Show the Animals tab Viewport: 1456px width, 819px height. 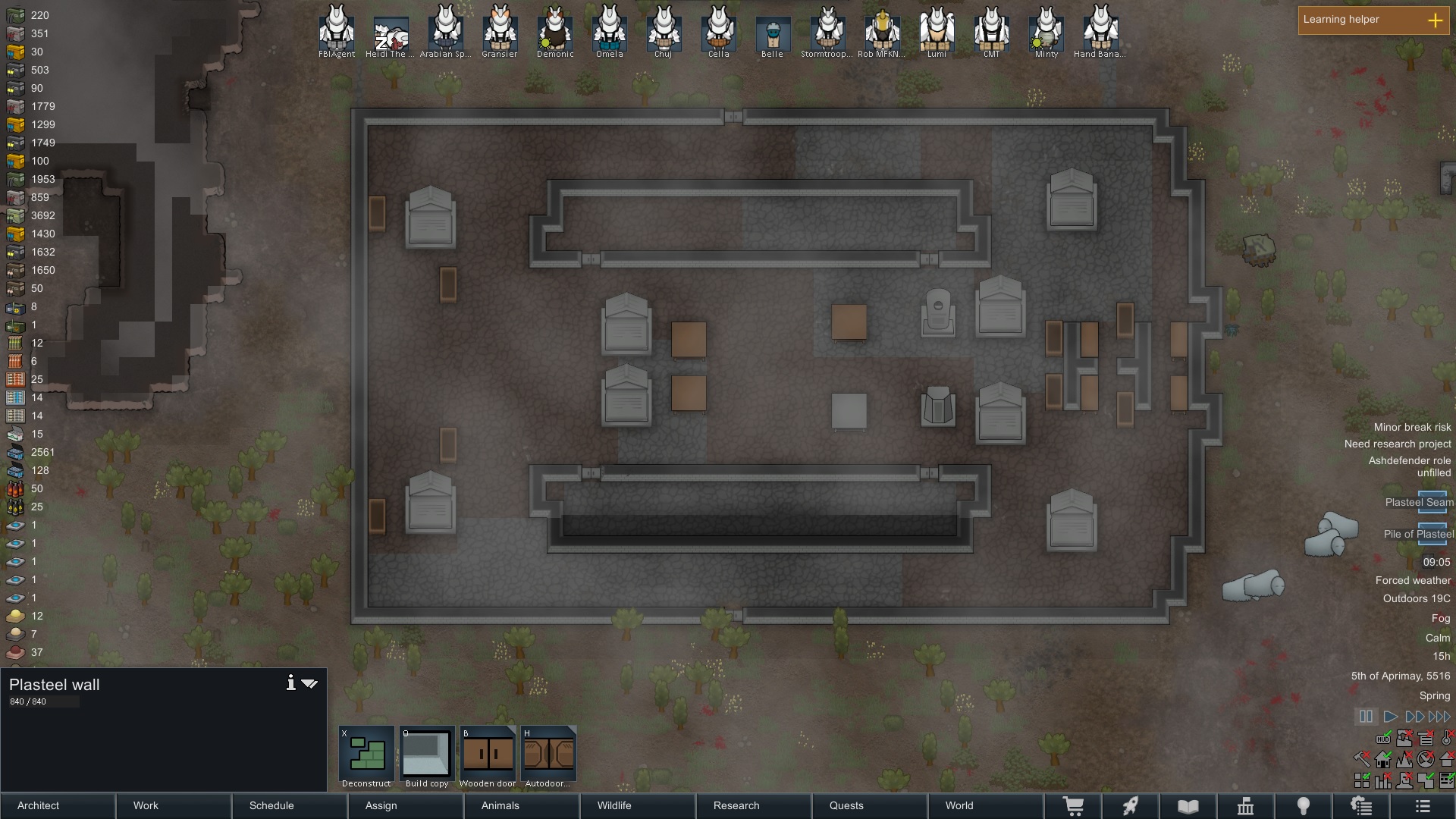coord(500,805)
